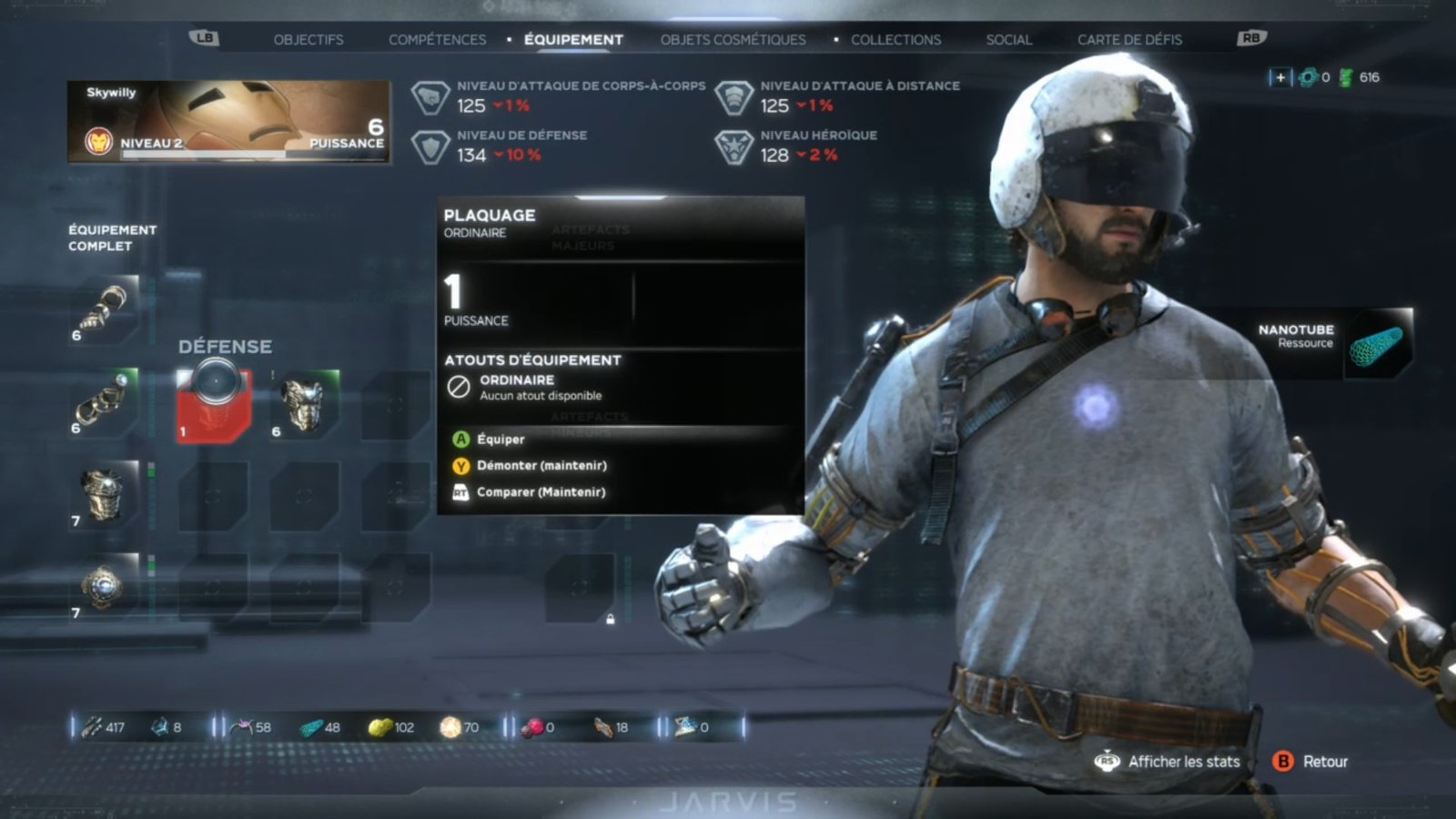
Task: Switch to the Objectifs tab
Action: (308, 40)
